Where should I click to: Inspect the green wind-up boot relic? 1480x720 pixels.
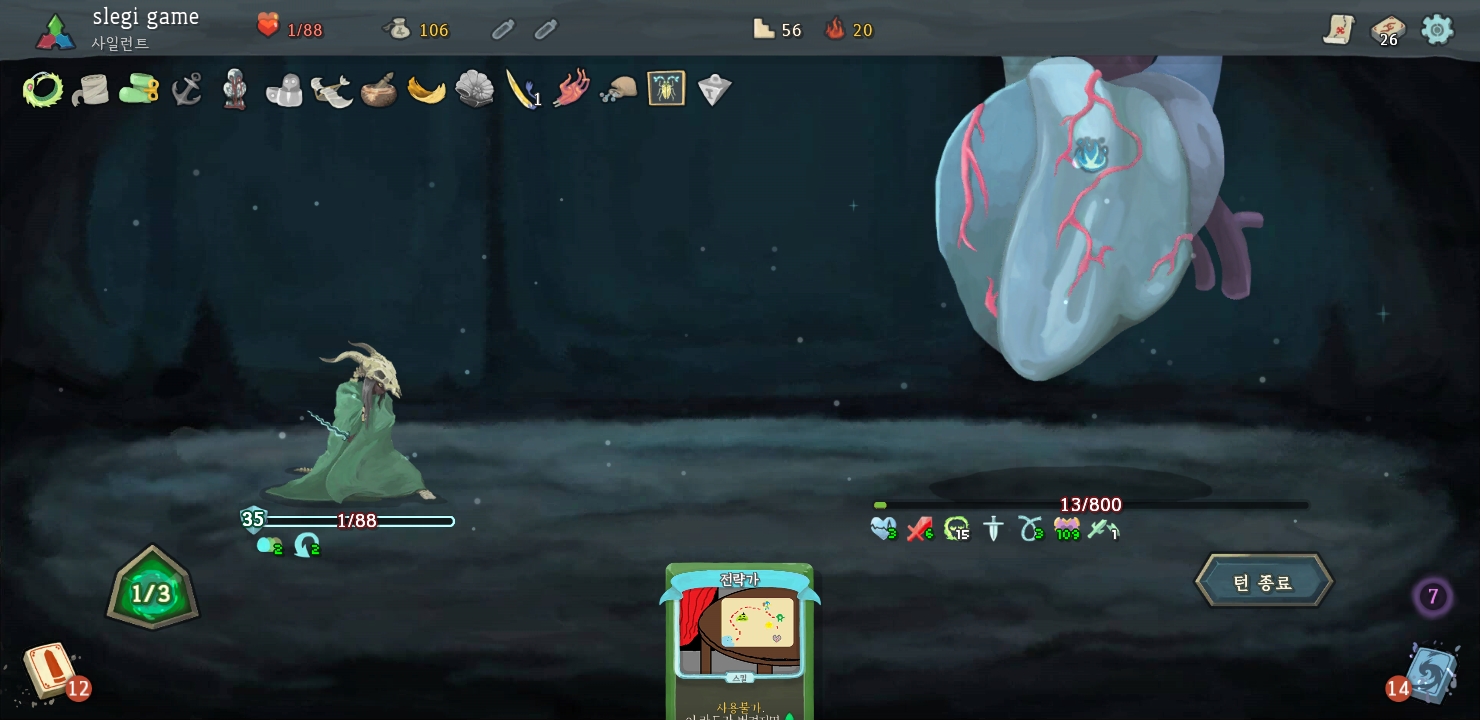(x=139, y=90)
